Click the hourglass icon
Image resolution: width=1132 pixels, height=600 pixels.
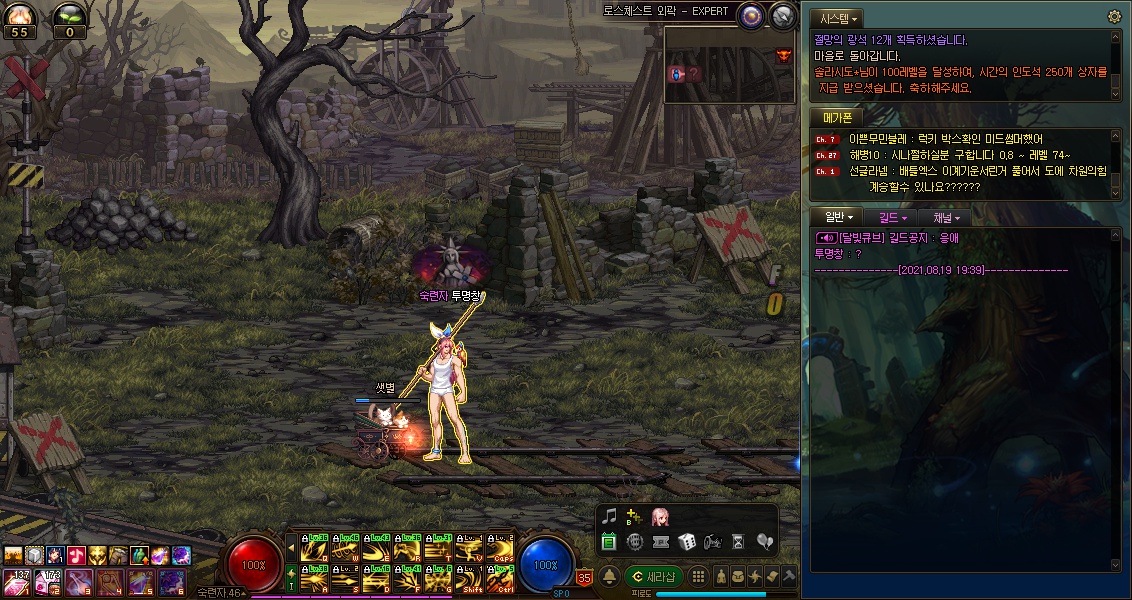point(739,542)
